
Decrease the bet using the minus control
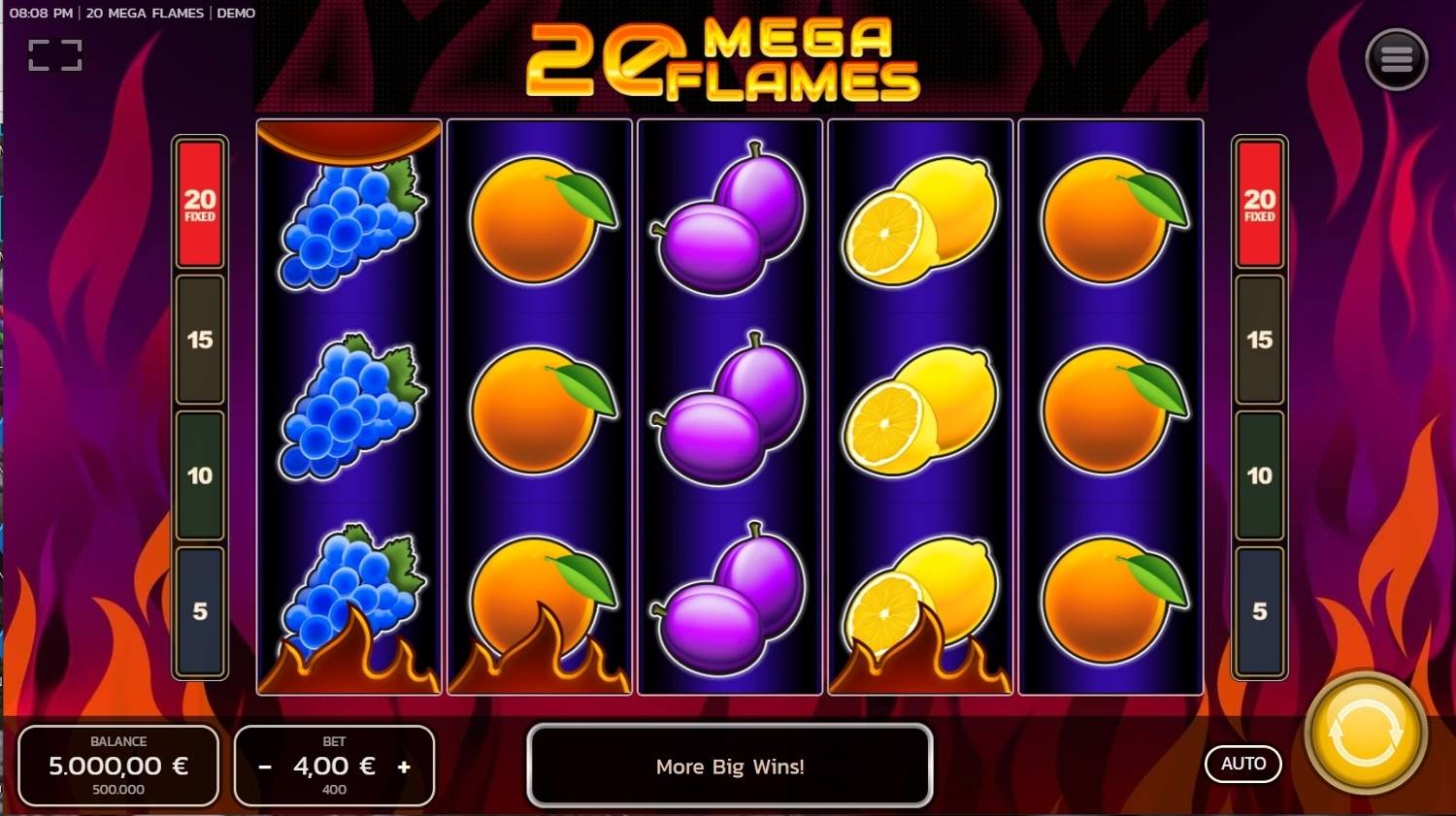pyautogui.click(x=264, y=766)
